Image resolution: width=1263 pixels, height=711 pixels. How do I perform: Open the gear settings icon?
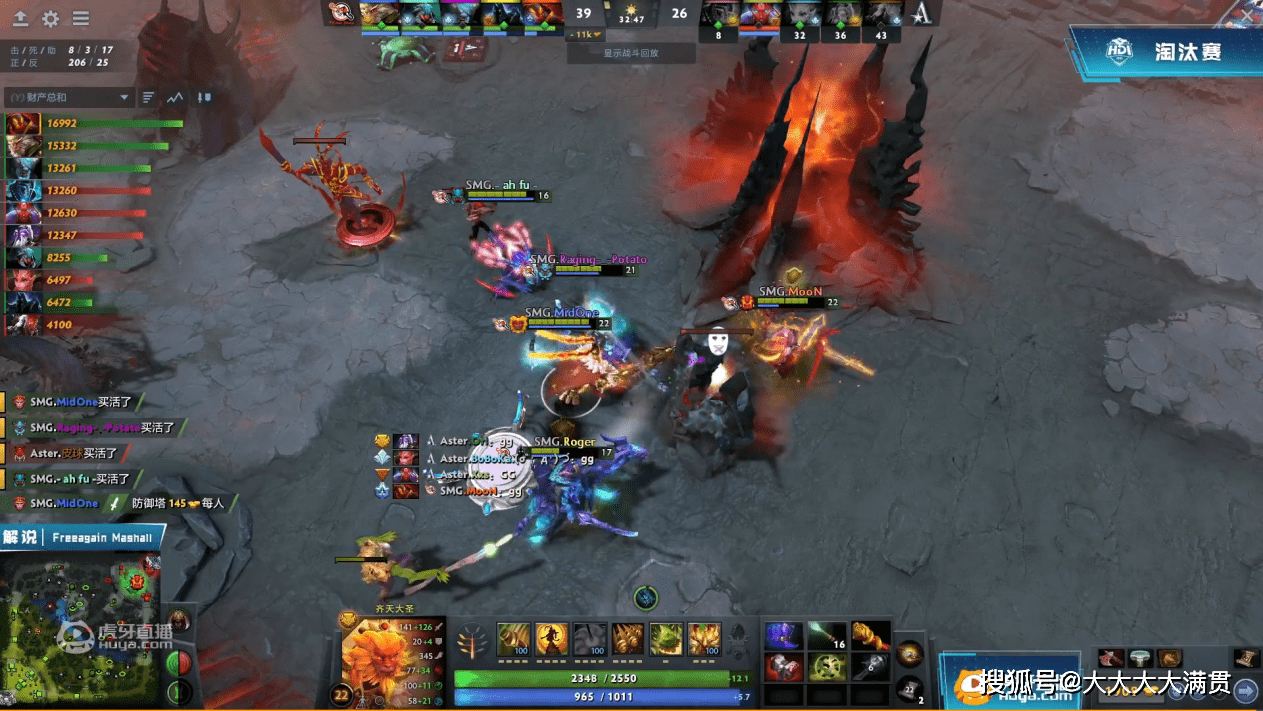[x=50, y=19]
